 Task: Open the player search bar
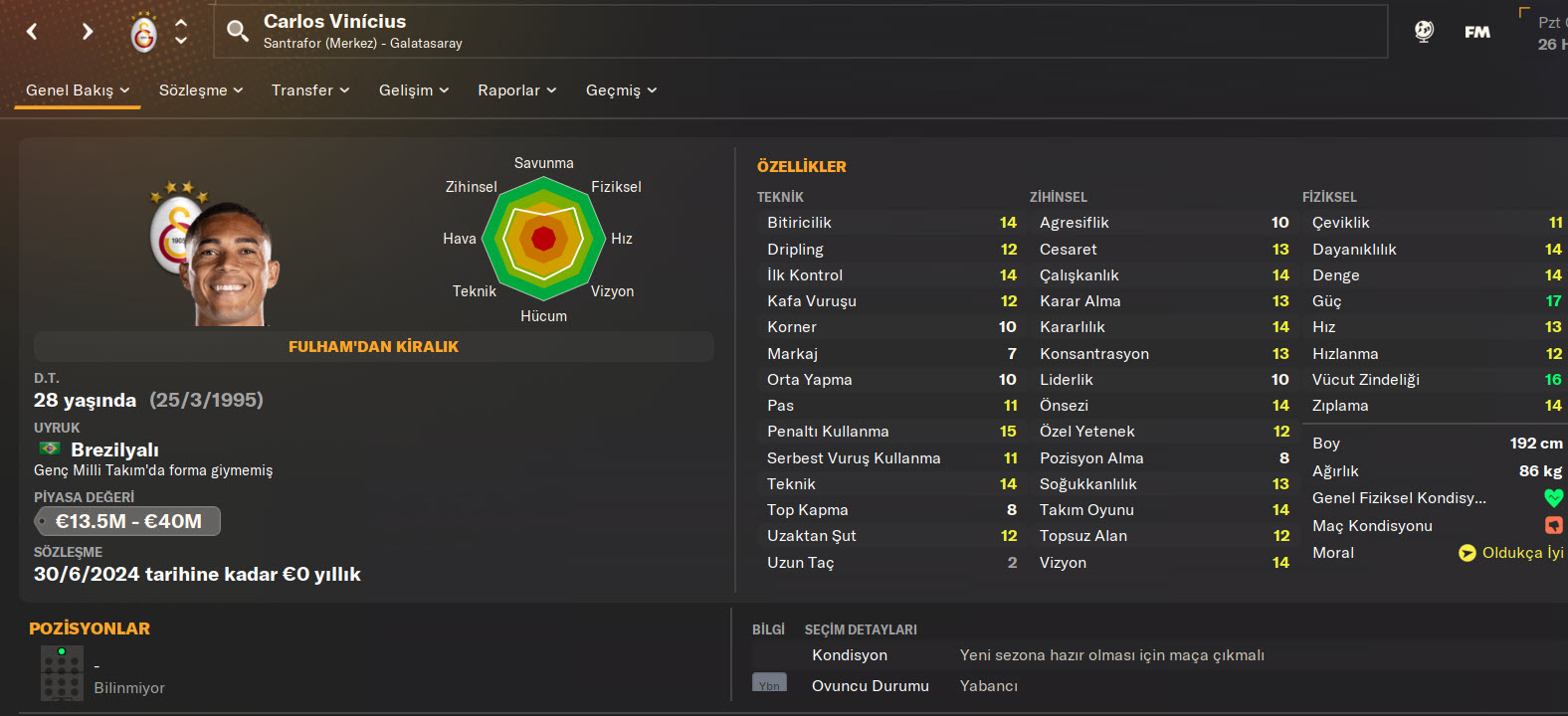coord(237,31)
